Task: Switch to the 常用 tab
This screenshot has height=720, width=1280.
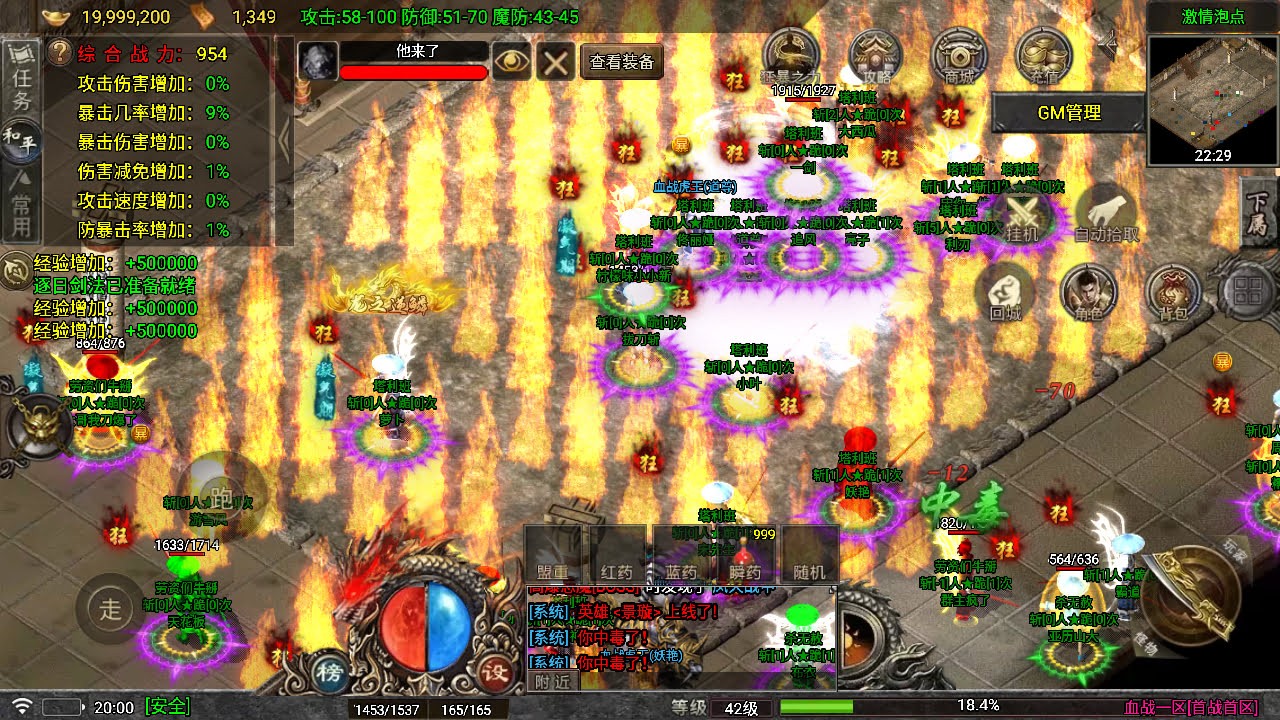Action: click(21, 203)
